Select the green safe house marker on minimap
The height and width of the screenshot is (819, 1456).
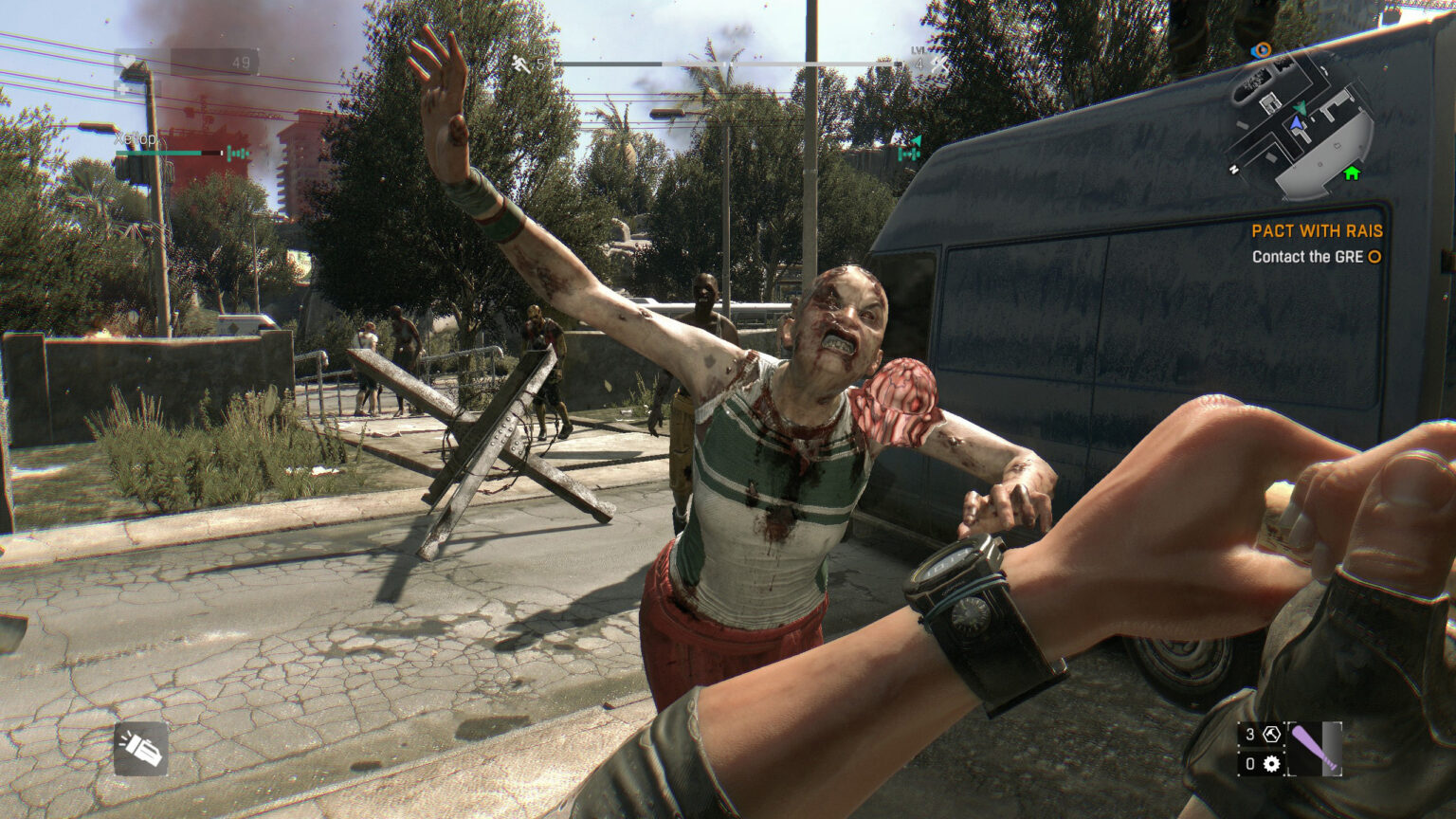pos(1351,173)
